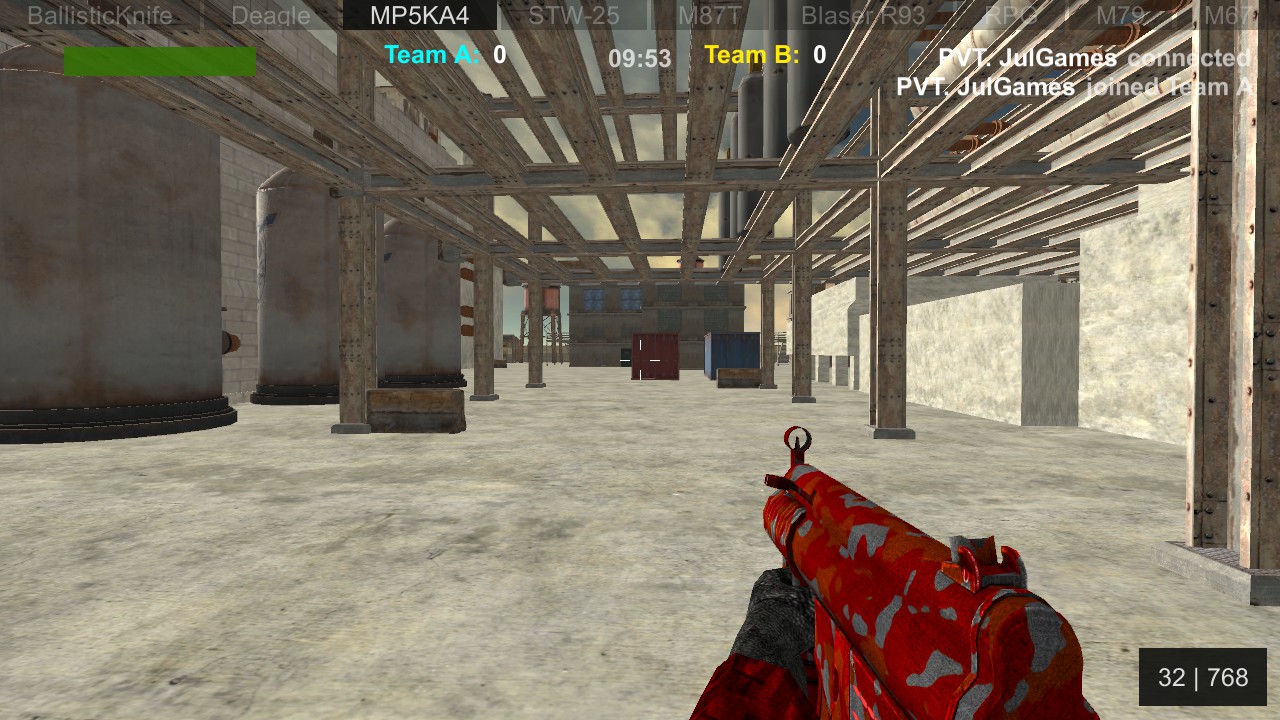1280x720 pixels.
Task: Click the crosshair at screen center
Action: [640, 360]
